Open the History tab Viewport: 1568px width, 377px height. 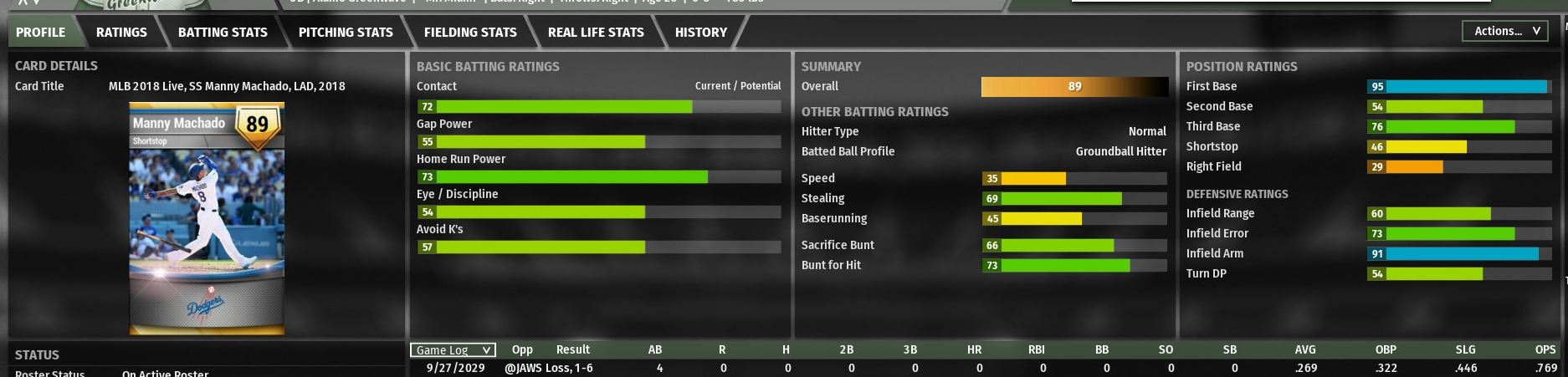coord(700,33)
